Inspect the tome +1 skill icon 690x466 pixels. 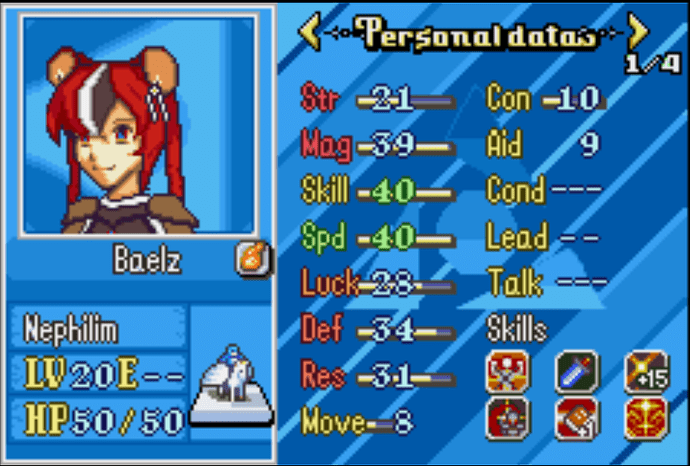point(575,418)
